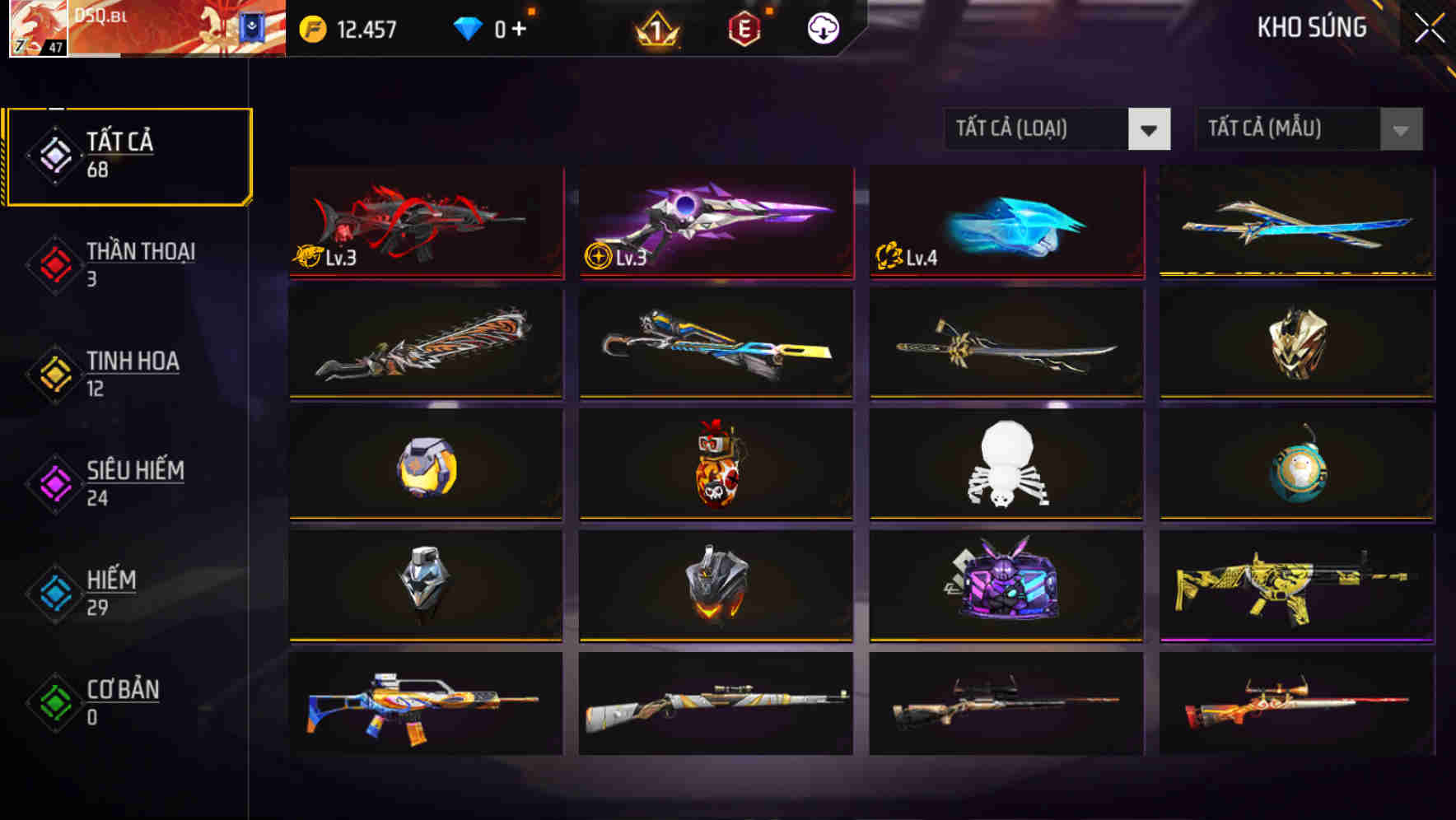Select the Lv.3 red rifle skin
The width and height of the screenshot is (1456, 820).
coord(426,221)
